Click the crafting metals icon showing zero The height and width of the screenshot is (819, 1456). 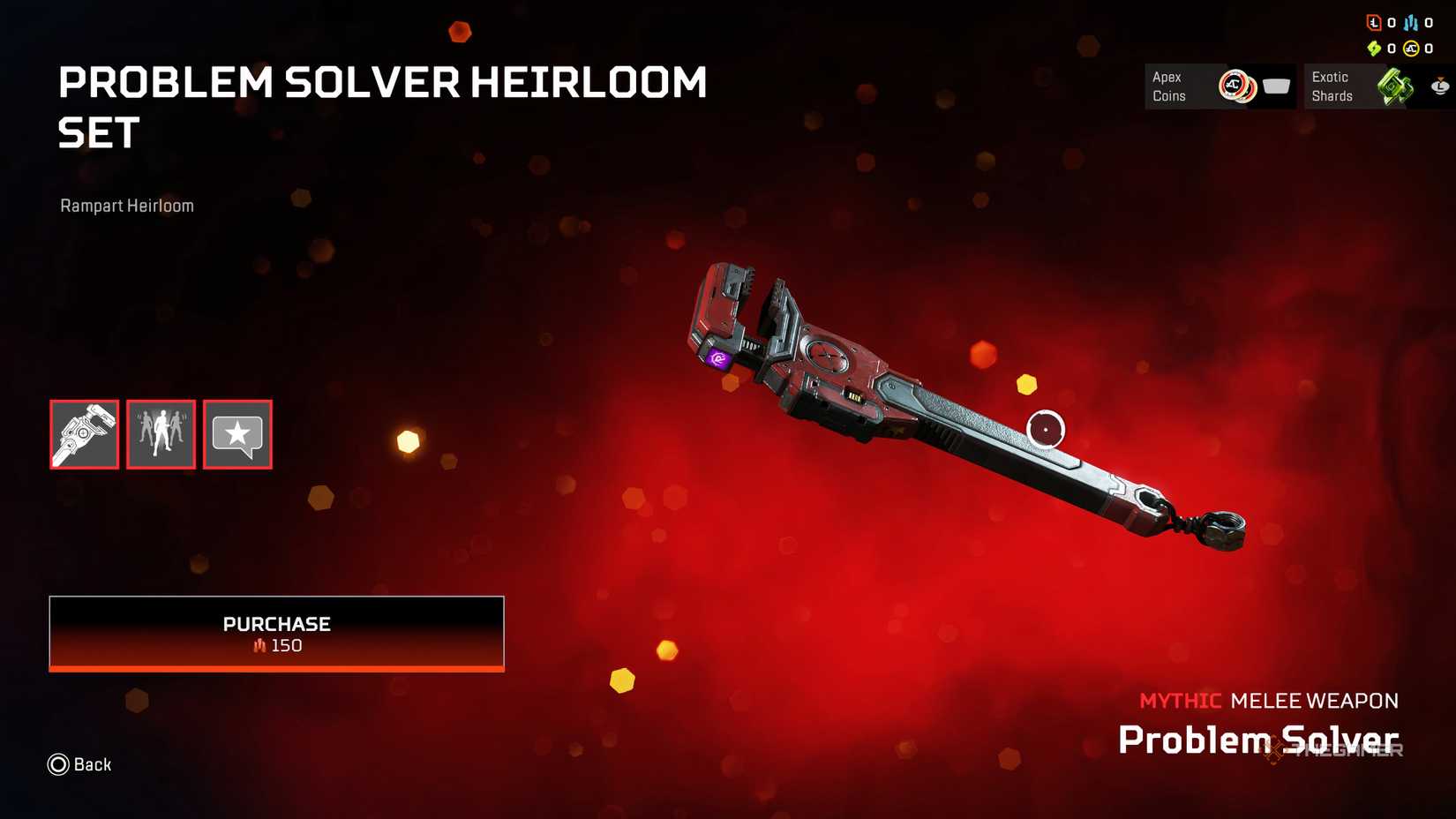1410,24
